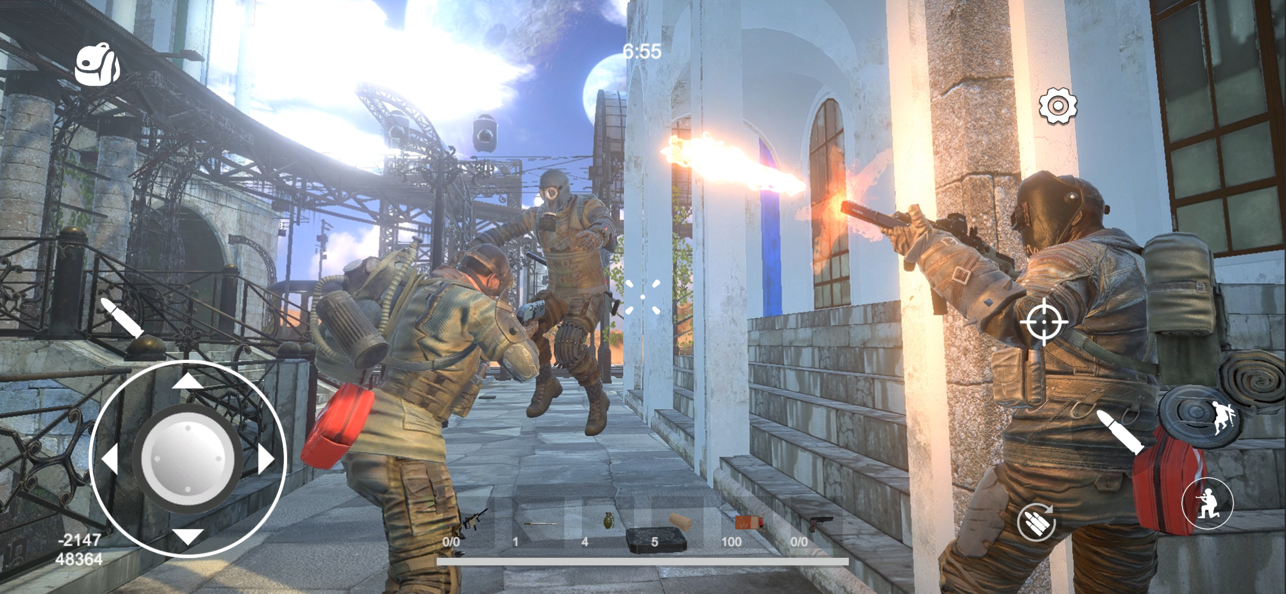This screenshot has height=594, width=1286.
Task: Reload using the bullets reload icon
Action: (x=1037, y=521)
